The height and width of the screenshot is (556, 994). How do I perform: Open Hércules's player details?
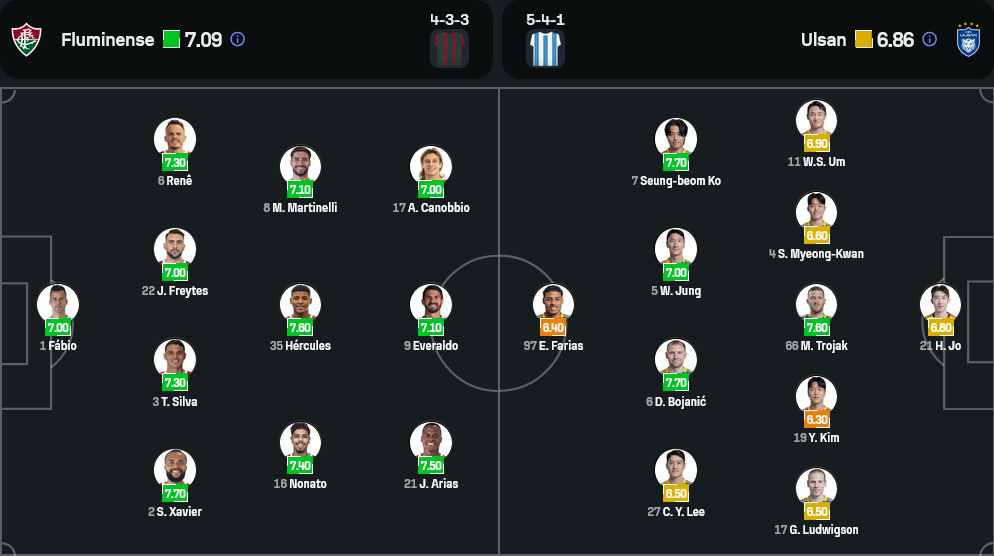[300, 305]
